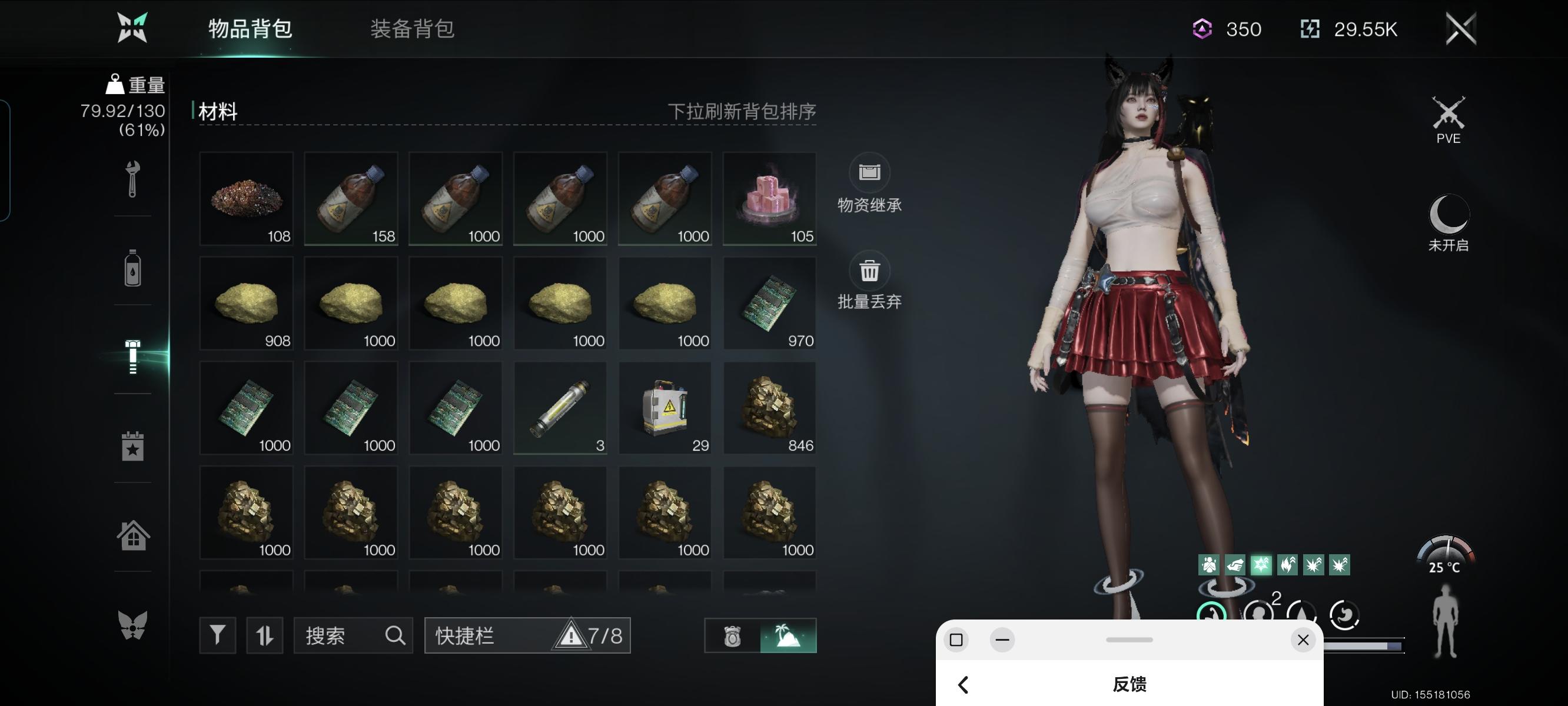The height and width of the screenshot is (706, 1568).
Task: Open 下拉刷新背包排序 refresh sorting option
Action: [x=744, y=111]
